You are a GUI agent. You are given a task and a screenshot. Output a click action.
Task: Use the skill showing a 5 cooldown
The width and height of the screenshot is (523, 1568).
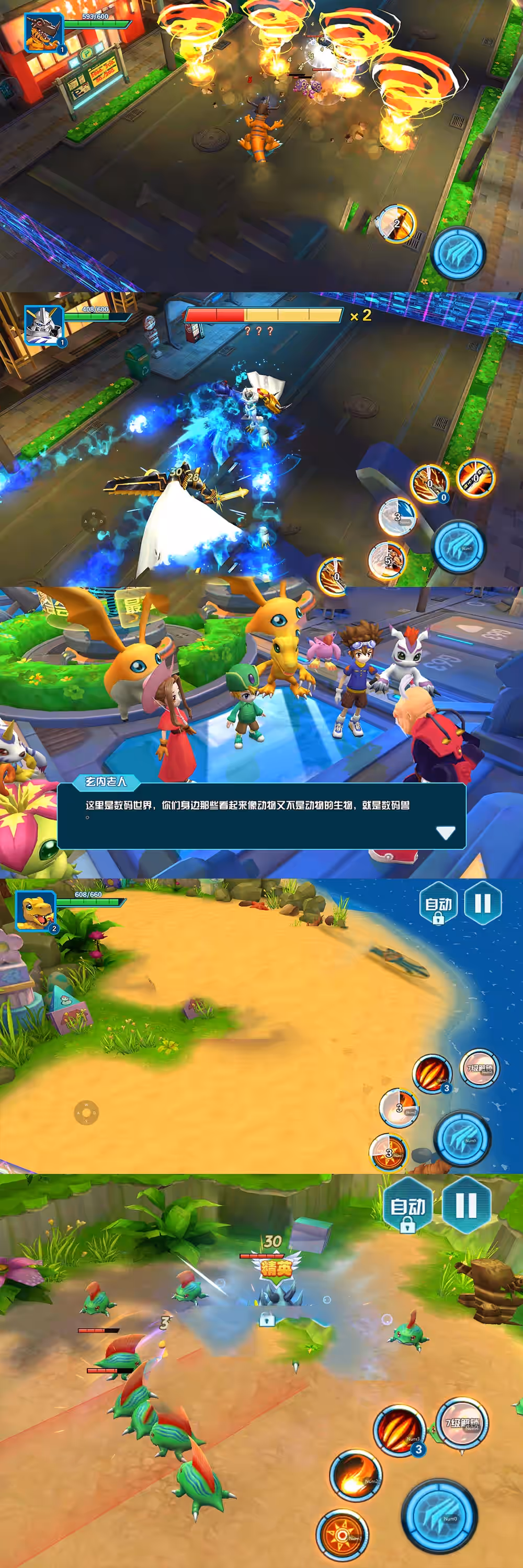pyautogui.click(x=387, y=559)
